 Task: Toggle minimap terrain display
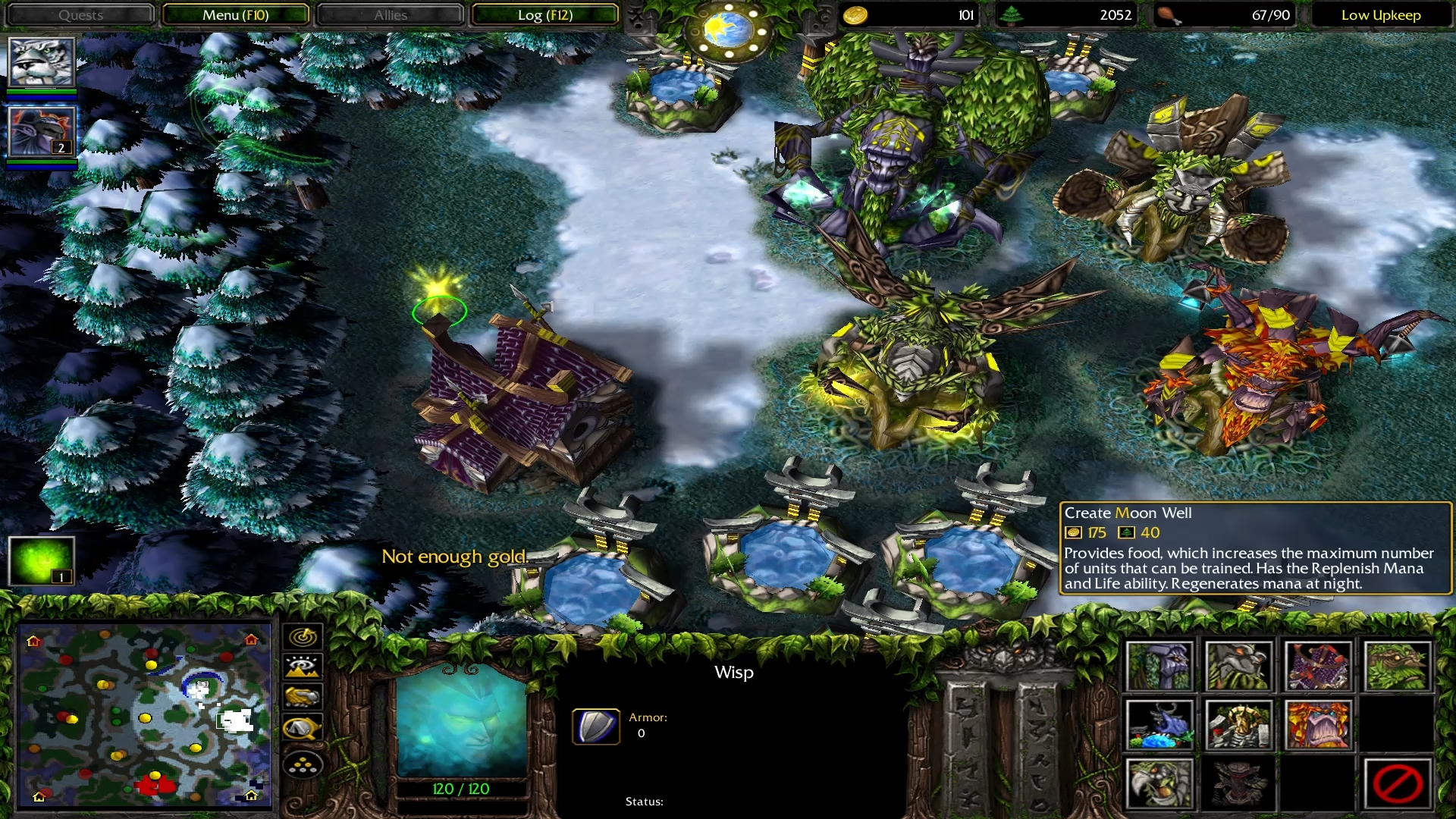point(303,667)
